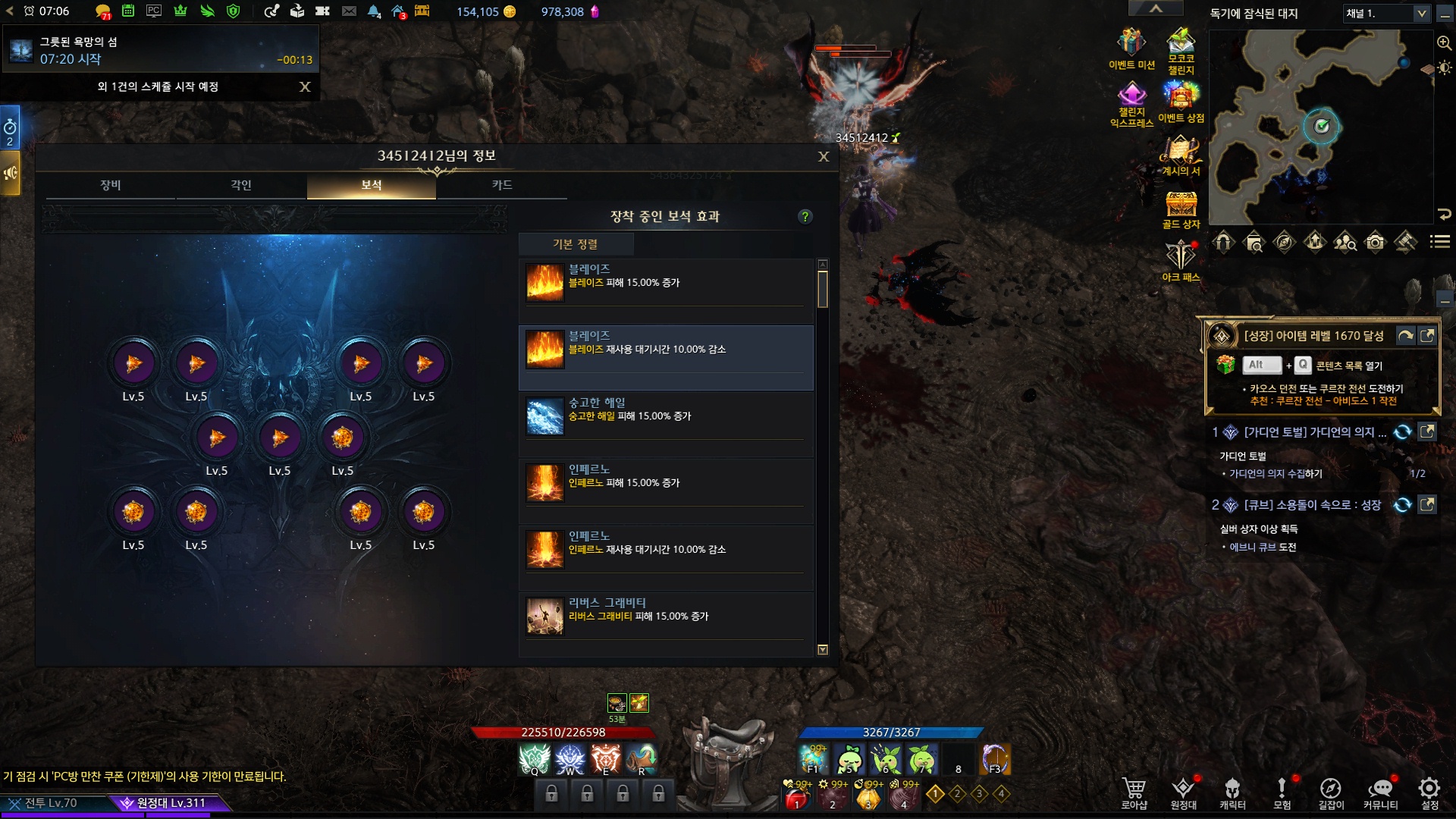Viewport: 1456px width, 819px height.
Task: Open the 커뮤니티 menu
Action: (x=1380, y=792)
